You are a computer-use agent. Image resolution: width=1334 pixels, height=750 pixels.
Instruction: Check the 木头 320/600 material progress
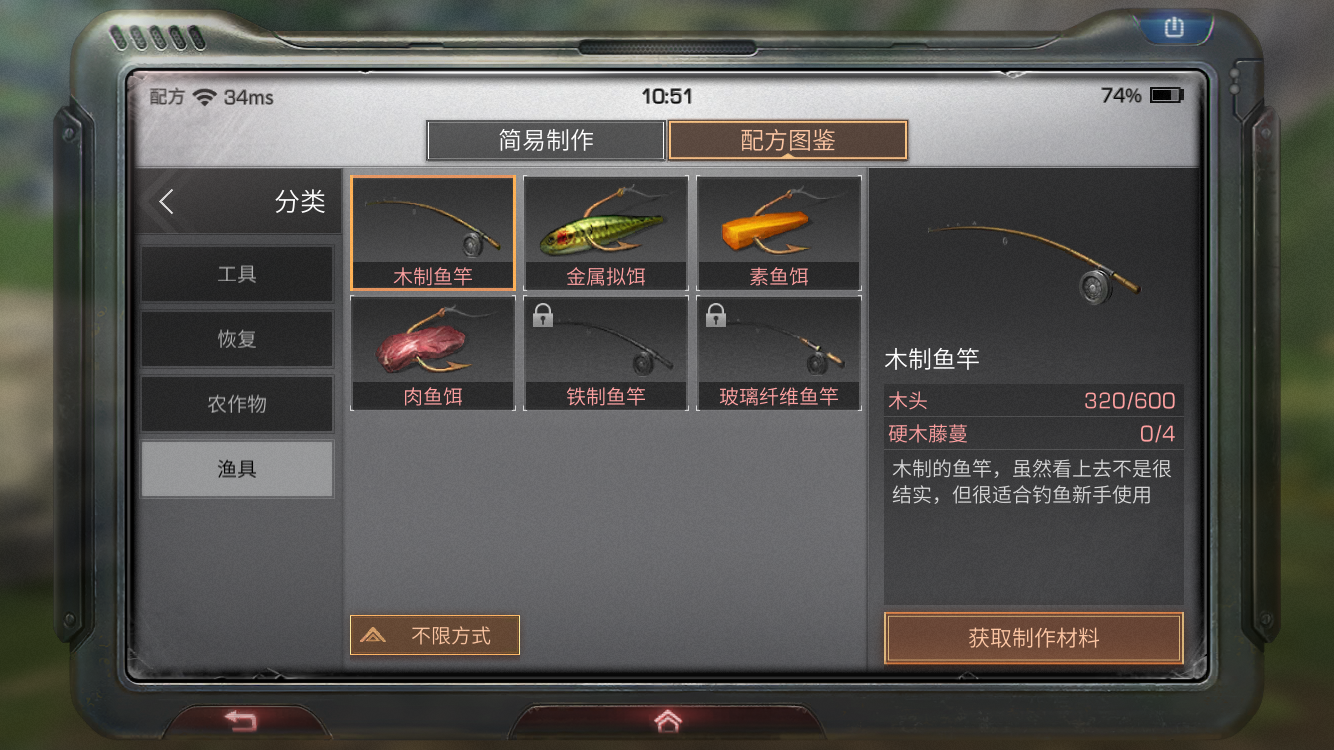pyautogui.click(x=1033, y=400)
